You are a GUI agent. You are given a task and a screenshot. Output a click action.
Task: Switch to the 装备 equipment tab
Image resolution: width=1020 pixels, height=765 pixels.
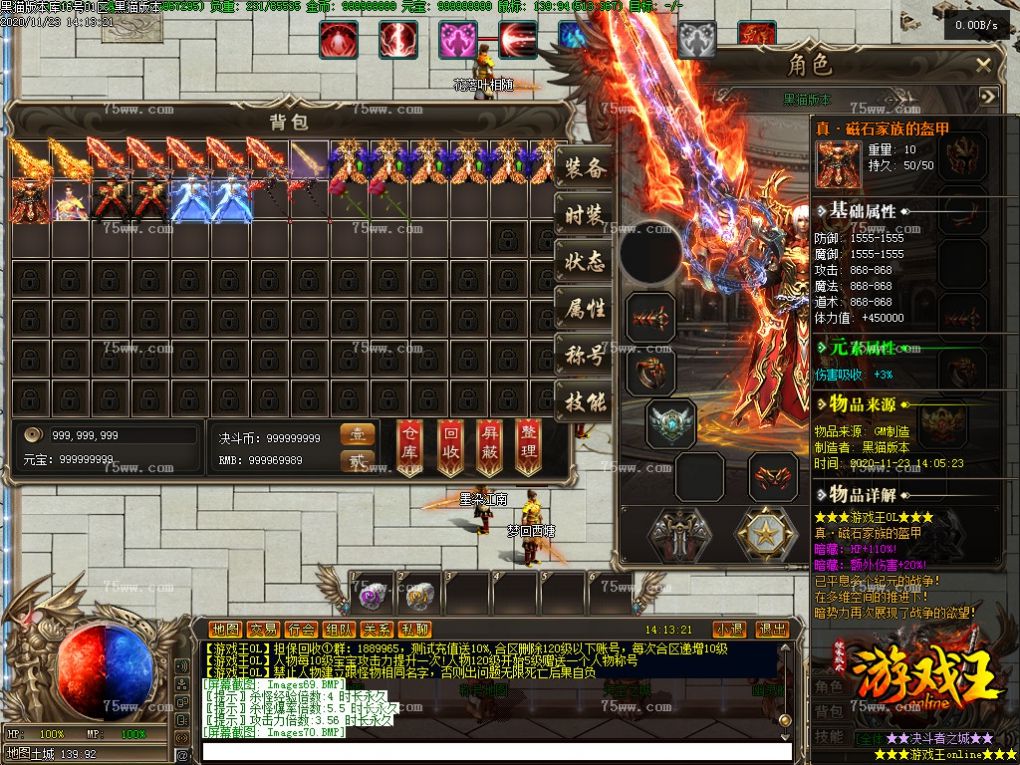point(584,168)
